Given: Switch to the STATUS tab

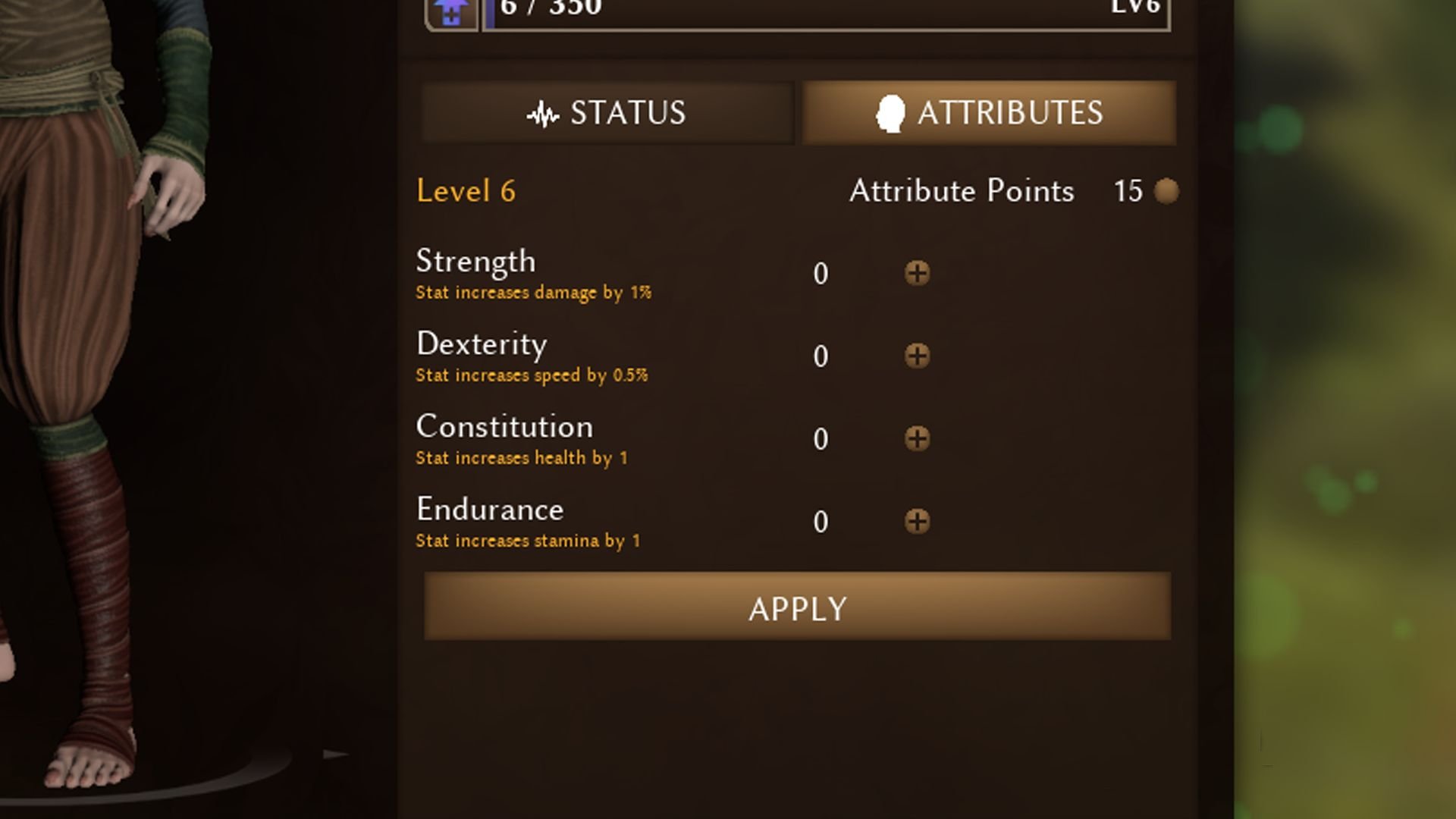Looking at the screenshot, I should 607,113.
